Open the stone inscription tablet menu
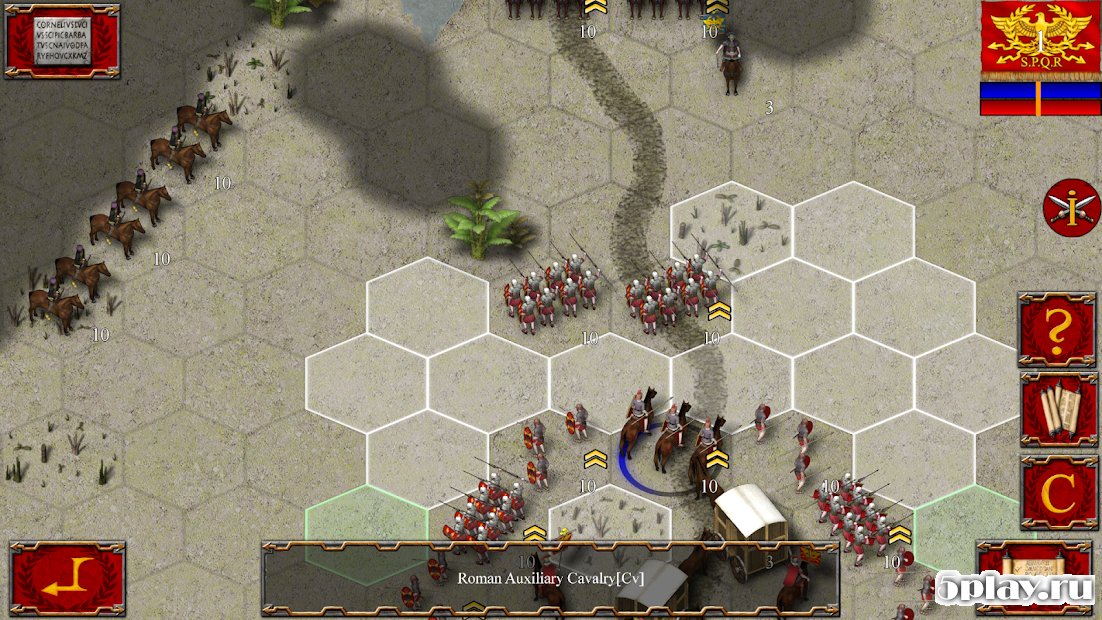Screen dimensions: 1102x620 (x=62, y=41)
